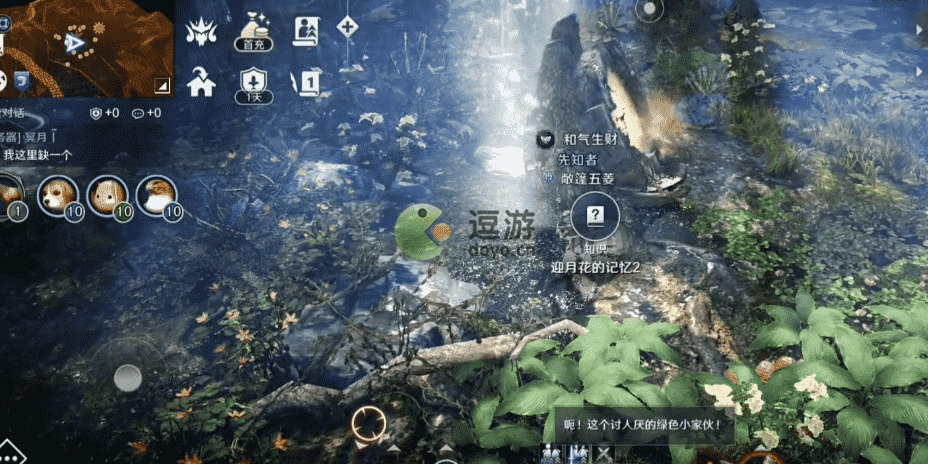Open the portrait scroll icon
928x464 pixels.
pyautogui.click(x=305, y=32)
